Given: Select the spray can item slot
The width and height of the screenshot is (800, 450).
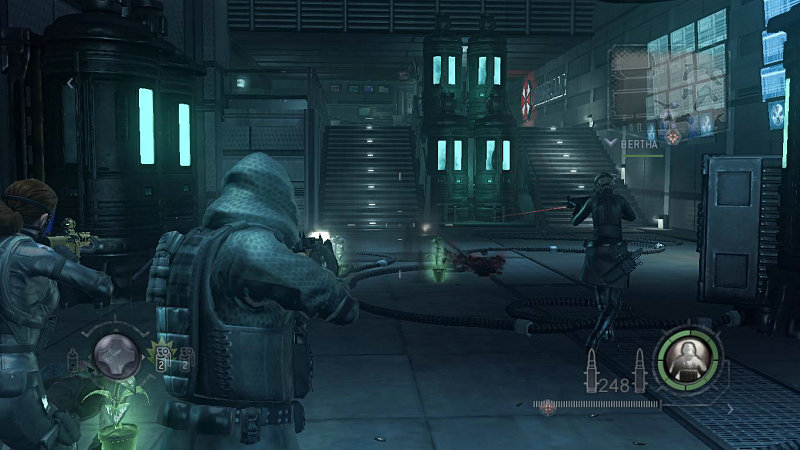Looking at the screenshot, I should pos(72,359).
